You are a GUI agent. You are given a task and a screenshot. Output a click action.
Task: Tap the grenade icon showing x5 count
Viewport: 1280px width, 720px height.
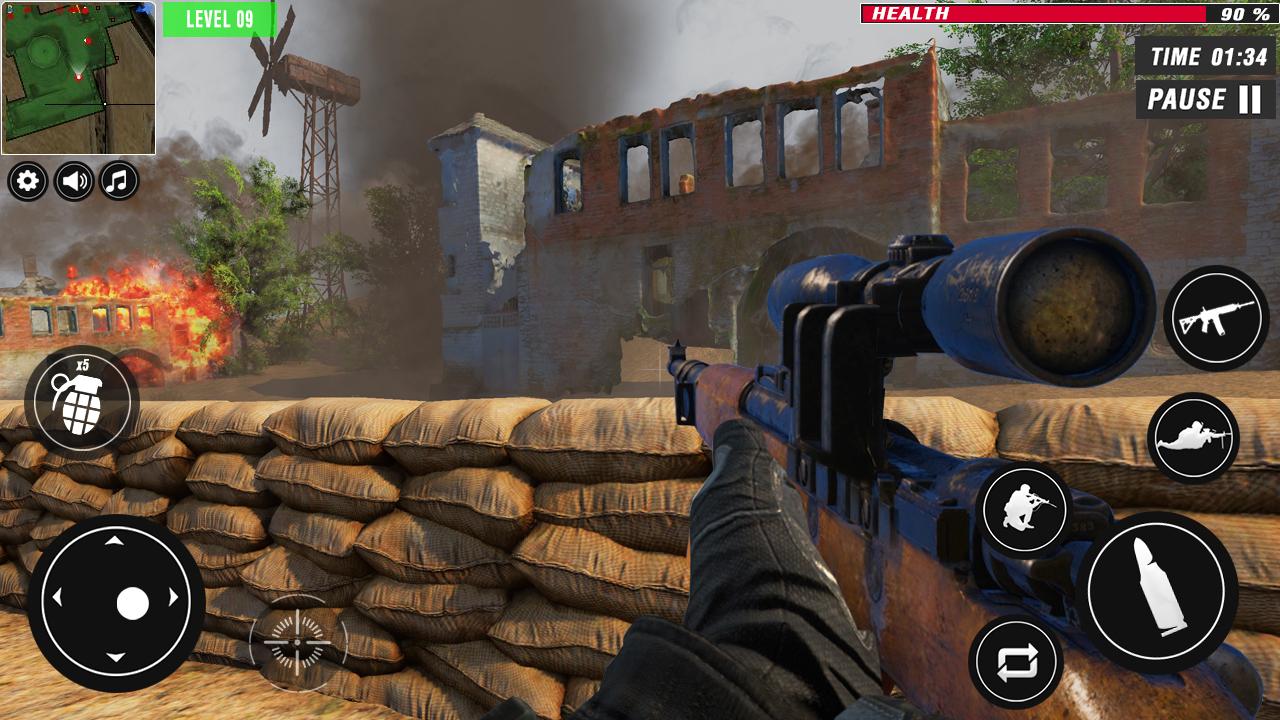[82, 399]
